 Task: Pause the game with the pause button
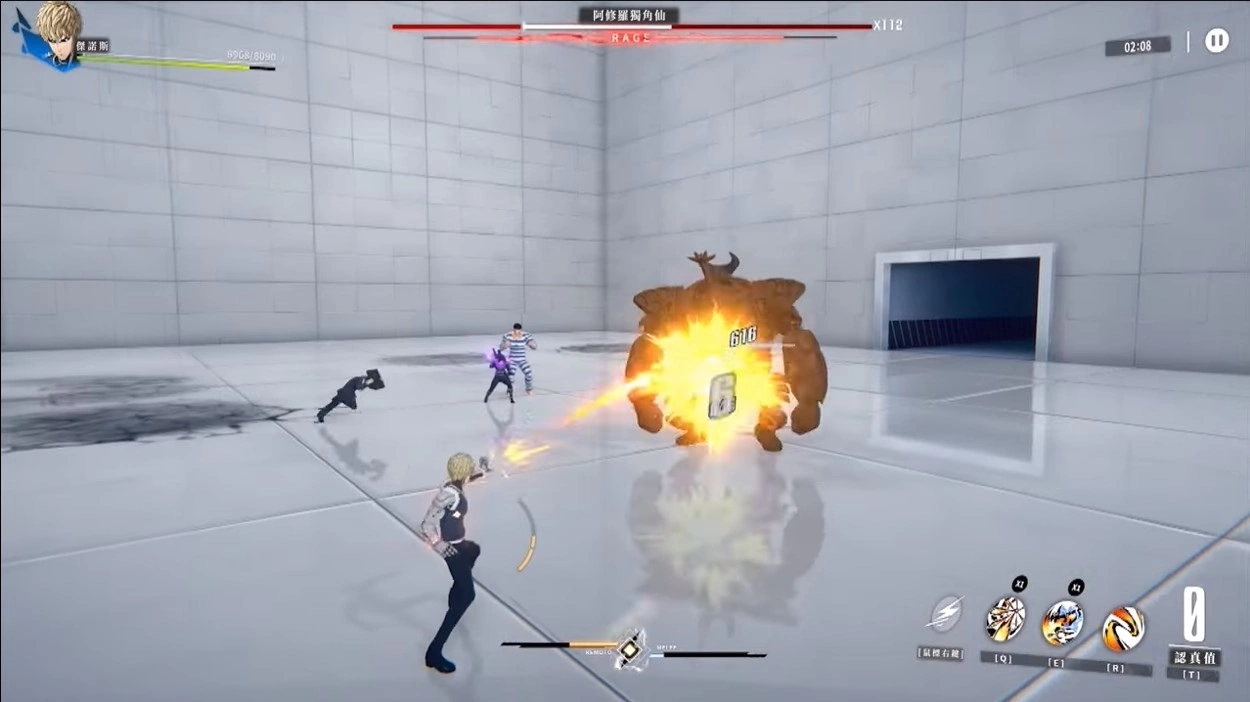(x=1216, y=41)
